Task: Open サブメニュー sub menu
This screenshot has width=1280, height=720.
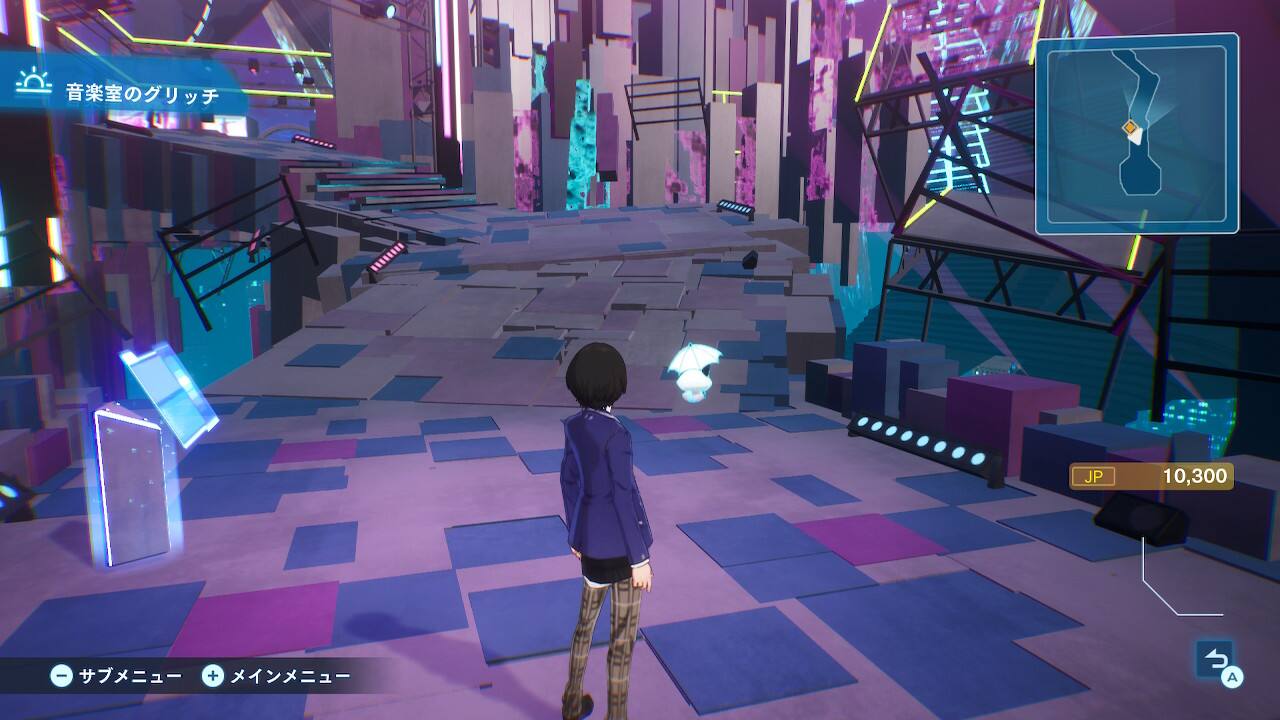Action: pyautogui.click(x=118, y=676)
